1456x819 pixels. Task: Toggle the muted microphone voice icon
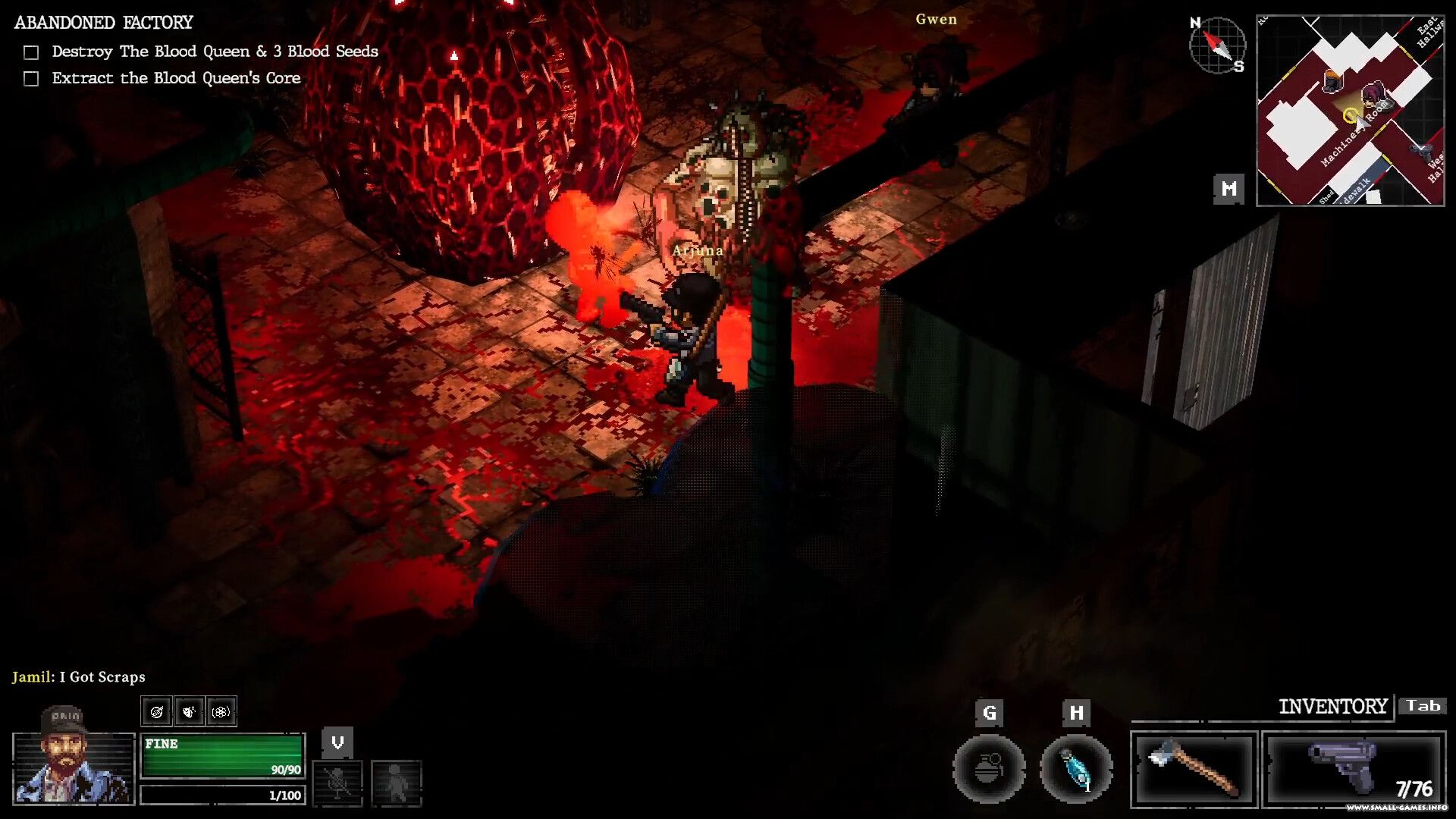[337, 783]
